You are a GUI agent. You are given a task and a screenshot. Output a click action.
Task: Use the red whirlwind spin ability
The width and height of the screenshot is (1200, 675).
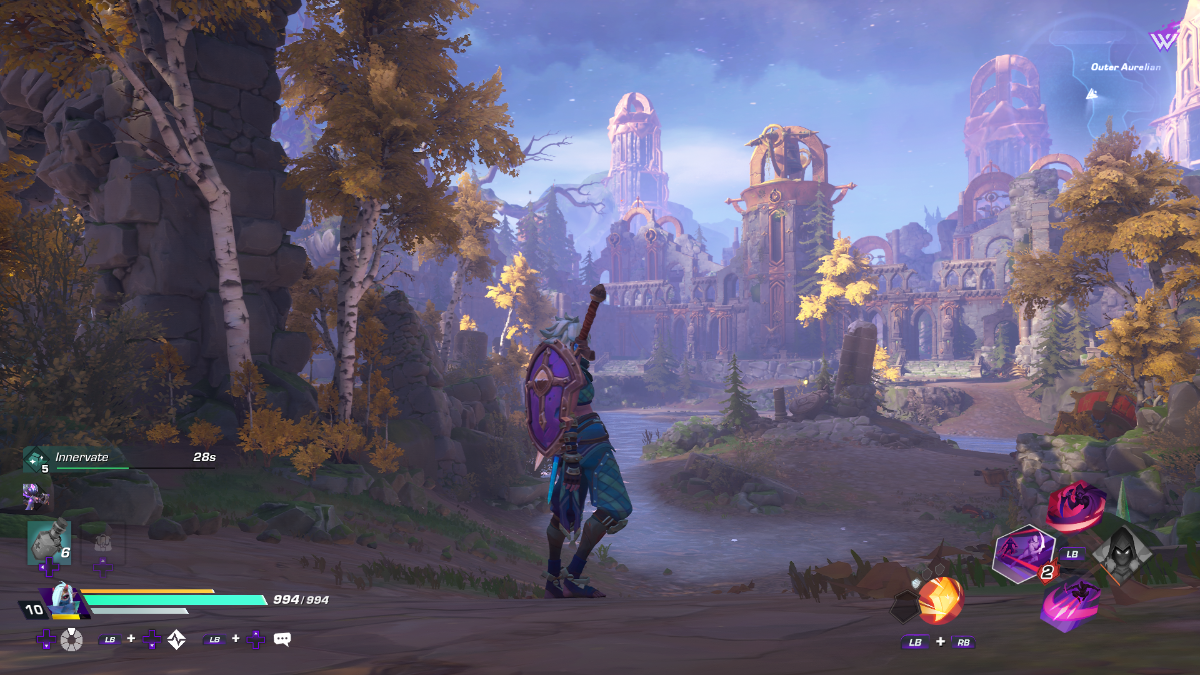coord(1075,506)
